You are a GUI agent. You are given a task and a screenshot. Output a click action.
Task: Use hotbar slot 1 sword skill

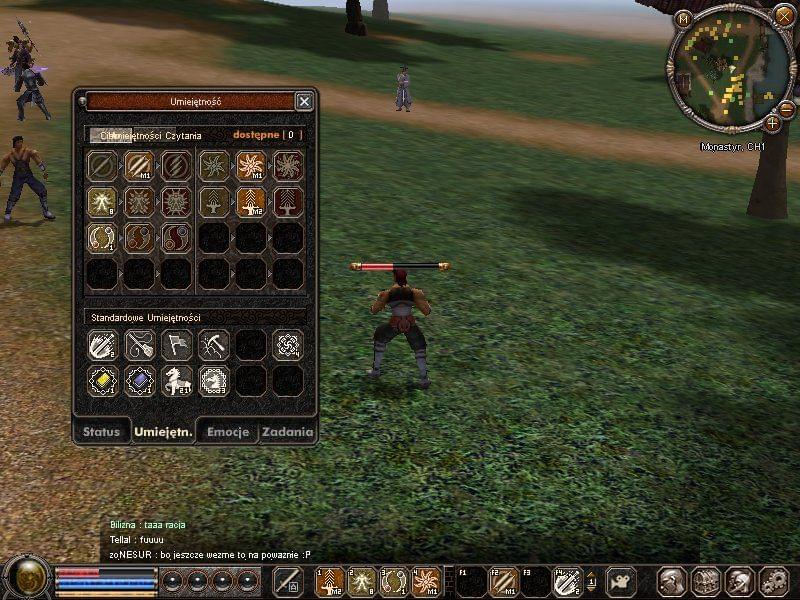point(330,581)
